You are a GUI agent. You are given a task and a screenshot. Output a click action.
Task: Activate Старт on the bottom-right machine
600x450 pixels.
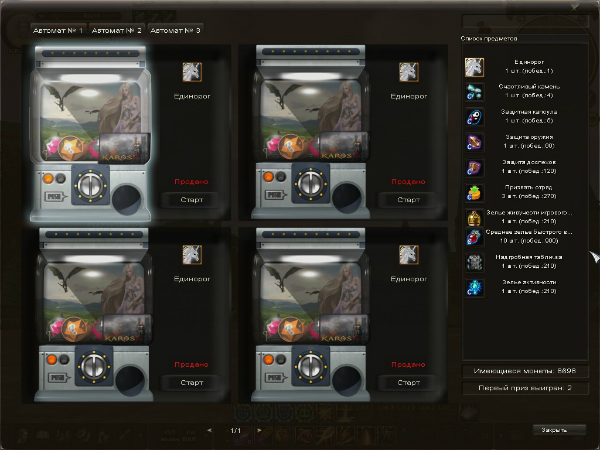[x=407, y=382]
